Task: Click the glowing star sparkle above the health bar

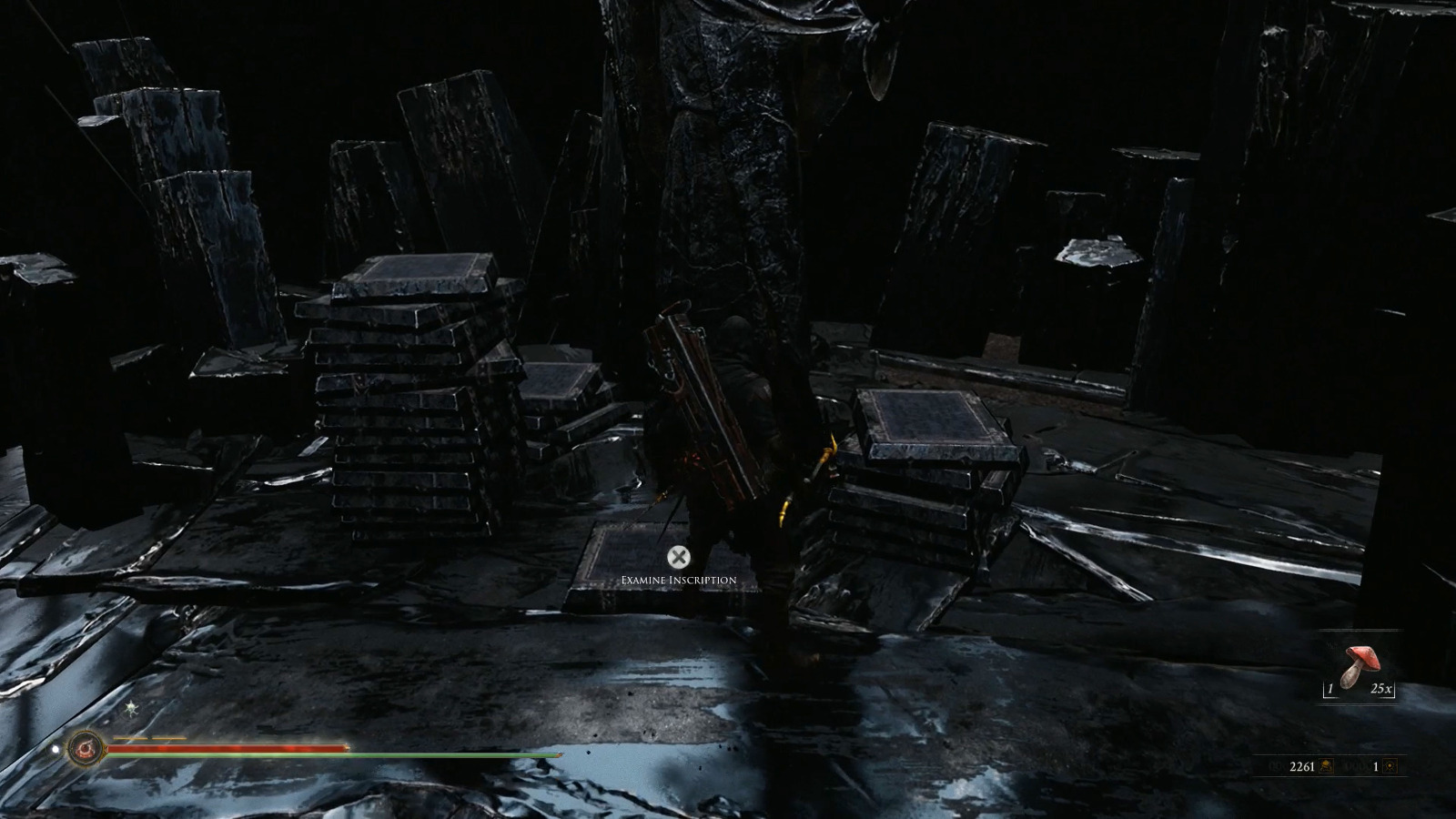Action: (x=131, y=707)
